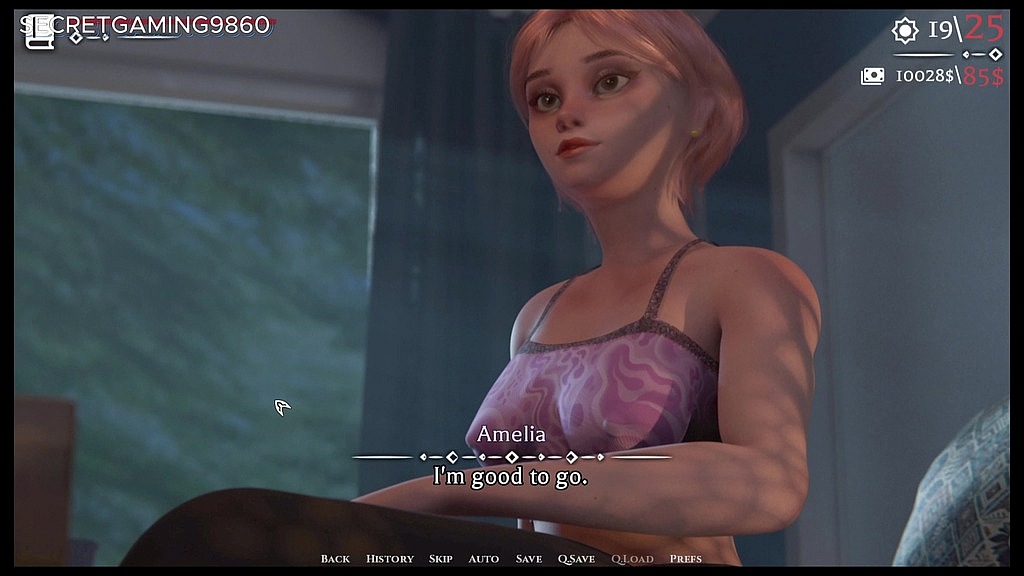
Task: Quick load with Q.Load
Action: [x=632, y=559]
